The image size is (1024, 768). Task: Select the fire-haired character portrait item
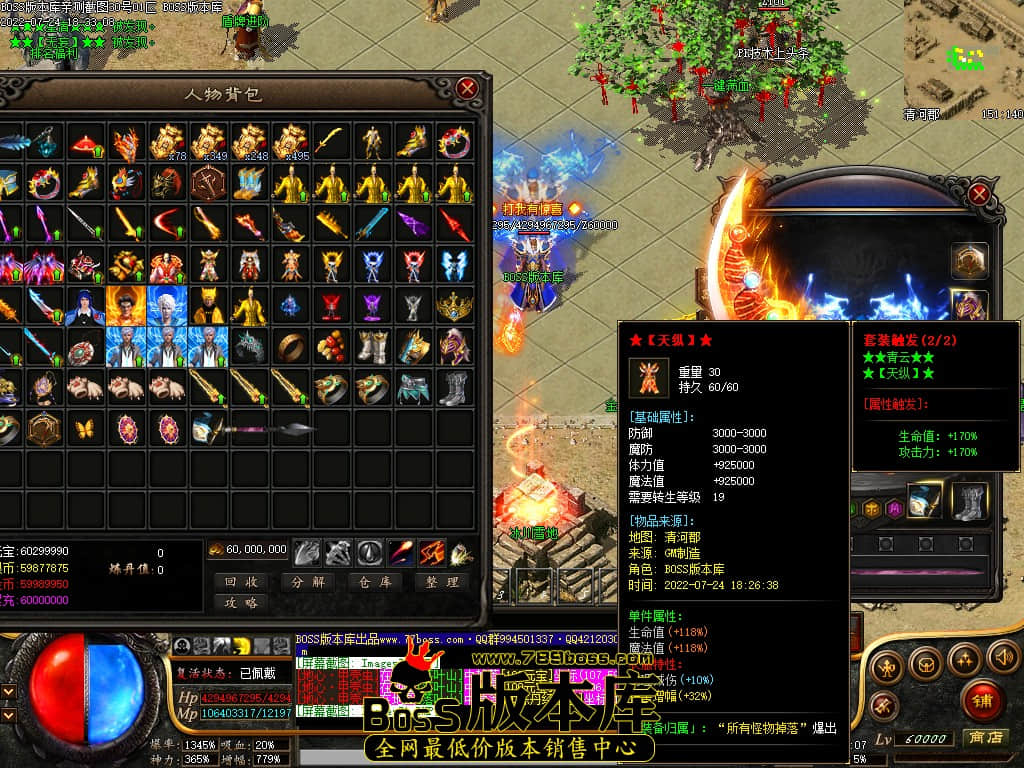point(127,305)
